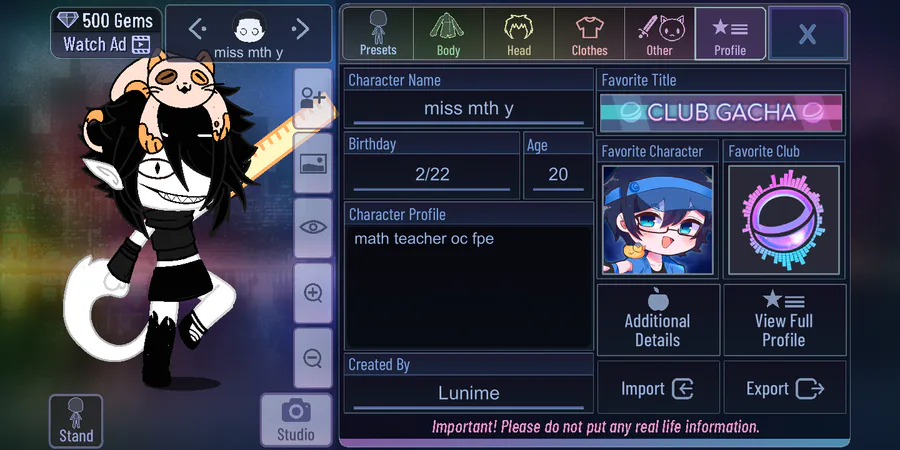Watch an ad for gems

105,44
